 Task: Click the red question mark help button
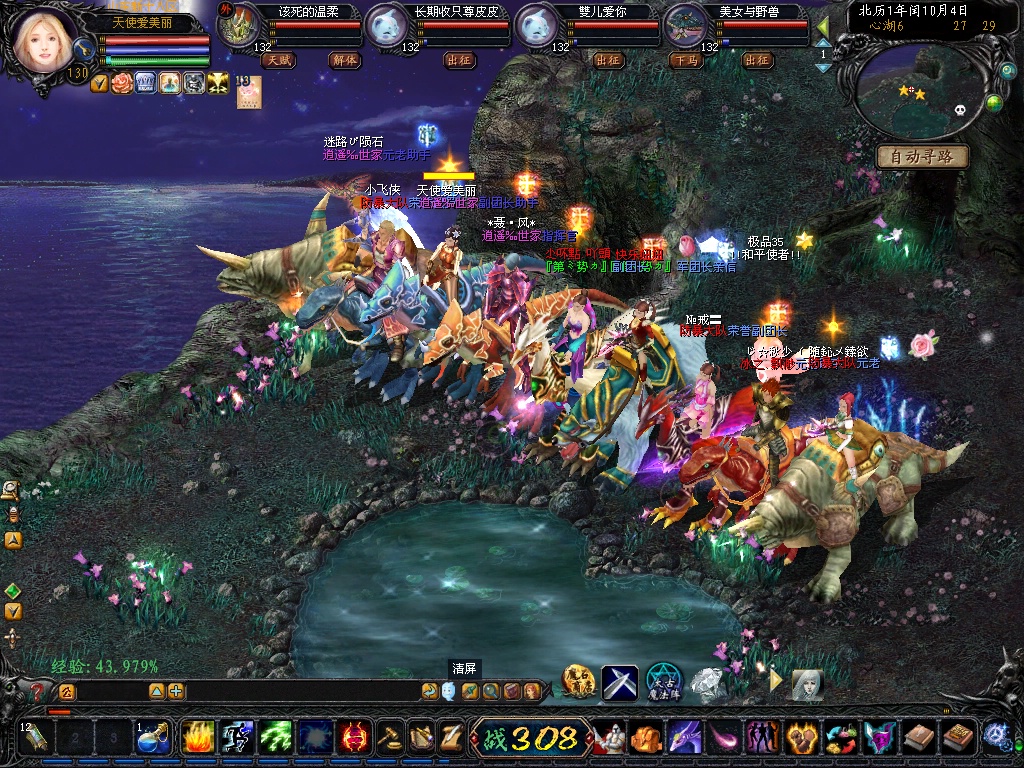pos(39,691)
